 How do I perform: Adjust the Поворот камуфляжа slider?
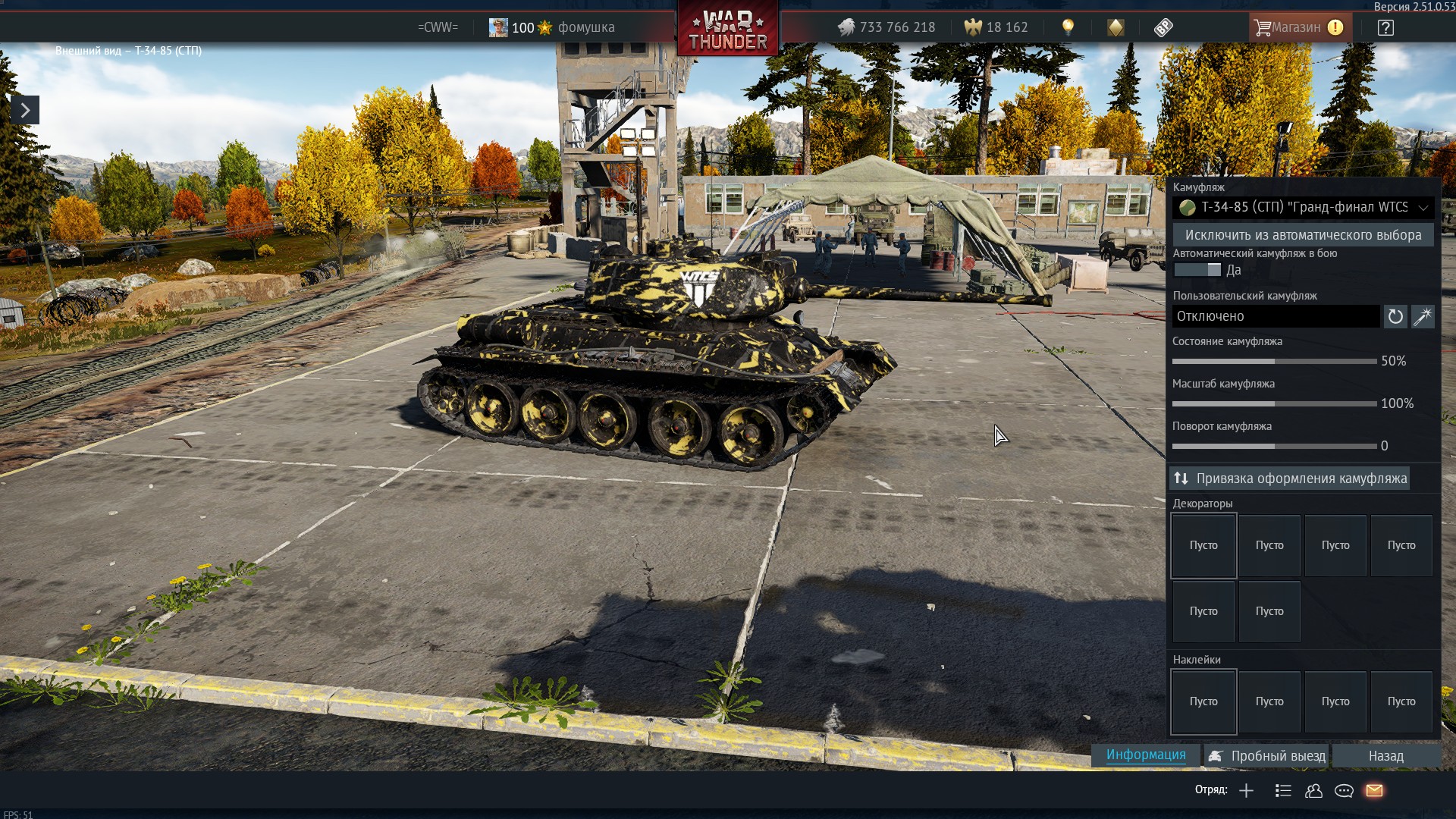(x=1274, y=447)
